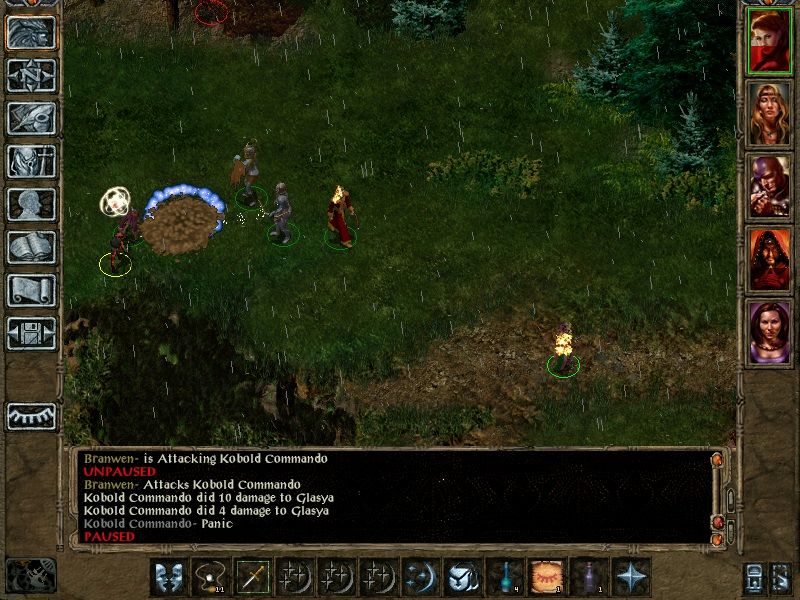Image resolution: width=800 pixels, height=600 pixels.
Task: Open the character record with the bust icon
Action: pyautogui.click(x=31, y=204)
